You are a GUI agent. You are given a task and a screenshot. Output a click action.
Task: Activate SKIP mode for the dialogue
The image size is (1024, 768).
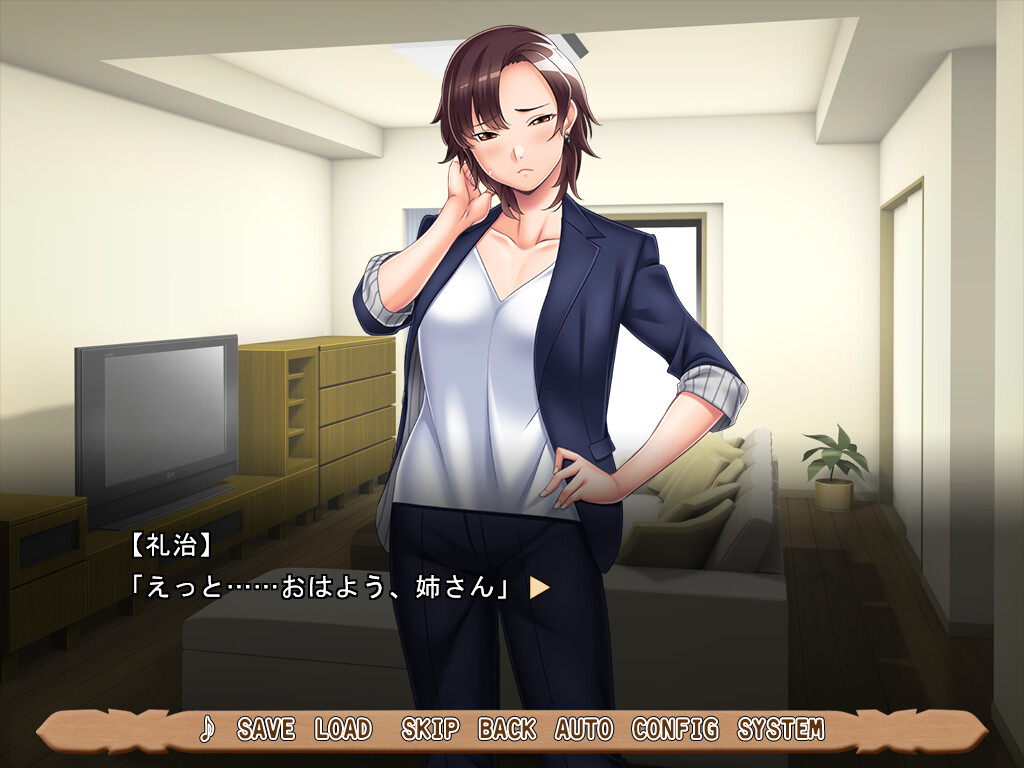[x=430, y=730]
